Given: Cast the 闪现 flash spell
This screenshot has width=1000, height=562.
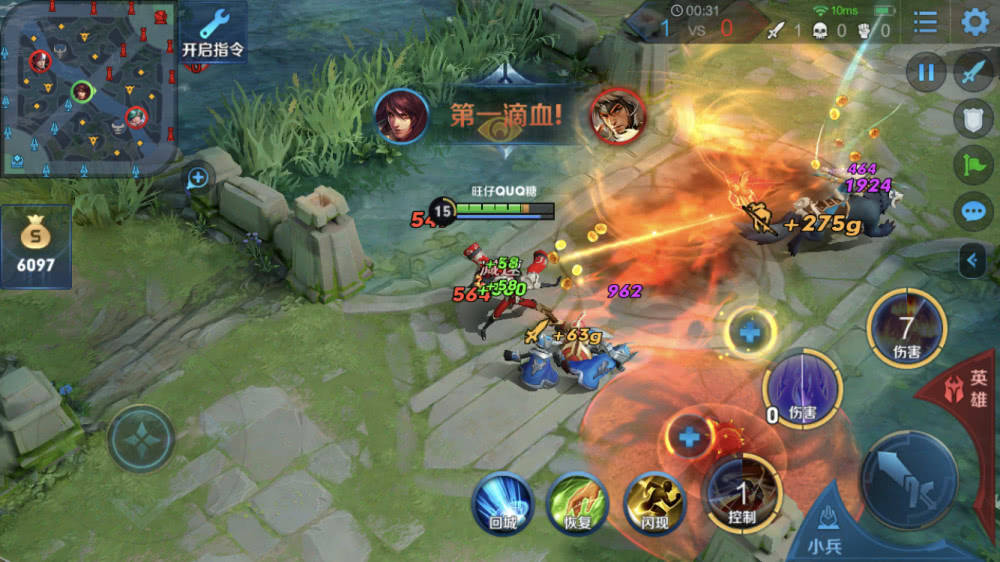Looking at the screenshot, I should 654,503.
